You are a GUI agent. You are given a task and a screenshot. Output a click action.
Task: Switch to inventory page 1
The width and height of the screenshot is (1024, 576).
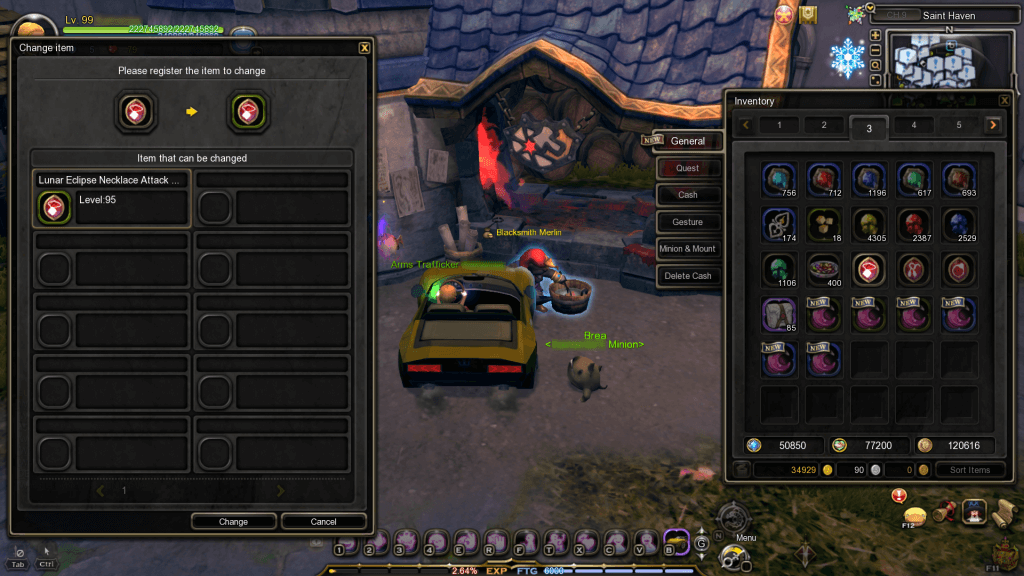(780, 125)
